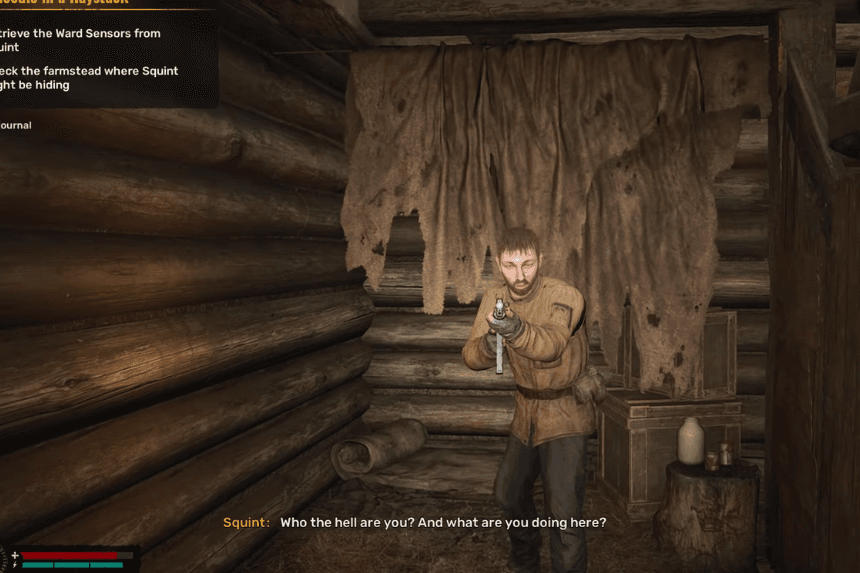Screen dimensions: 860x573
Task: Open the Journal from the quest tracker
Action: pyautogui.click(x=16, y=125)
